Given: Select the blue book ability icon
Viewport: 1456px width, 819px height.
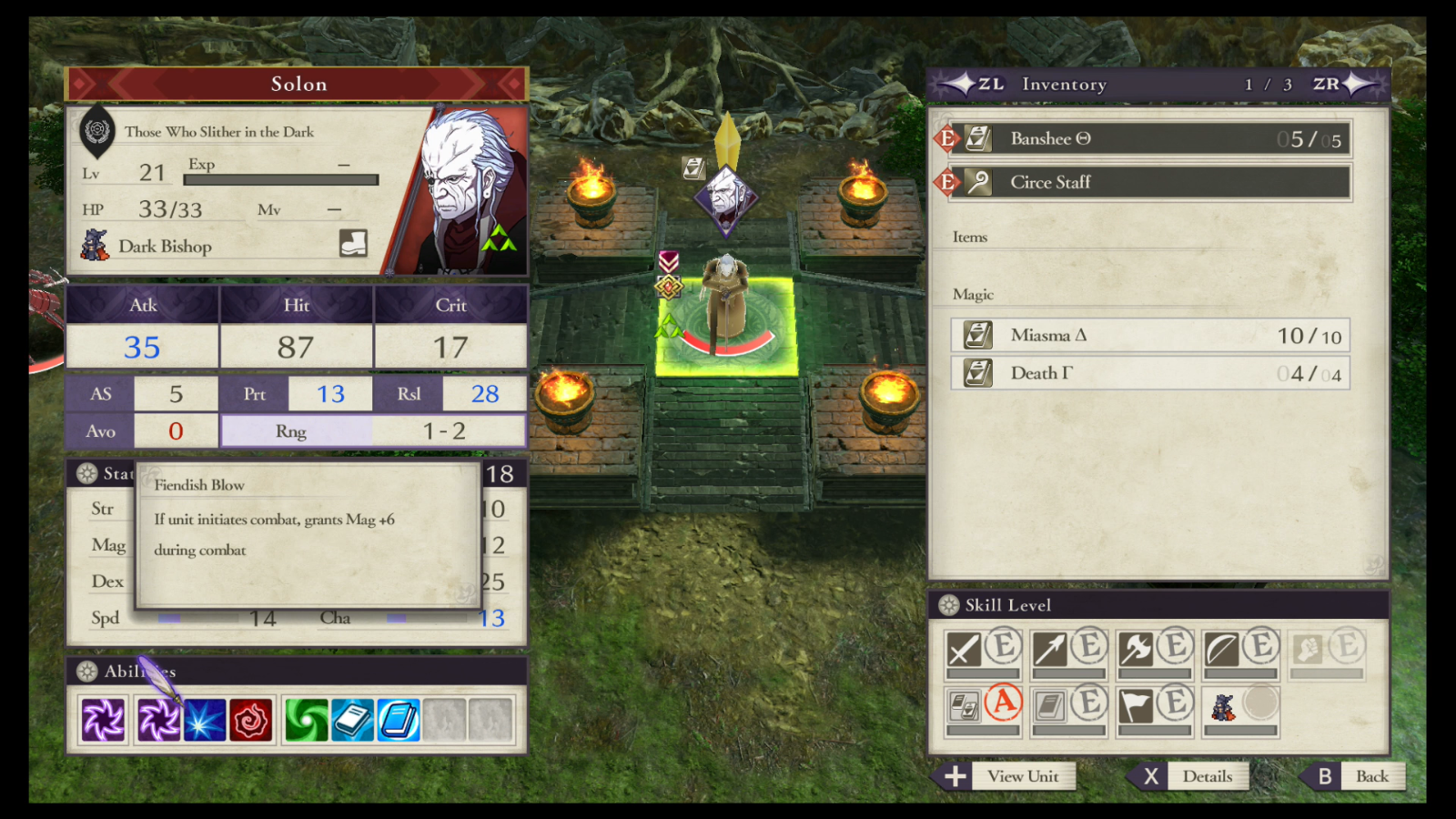Looking at the screenshot, I should click(398, 719).
